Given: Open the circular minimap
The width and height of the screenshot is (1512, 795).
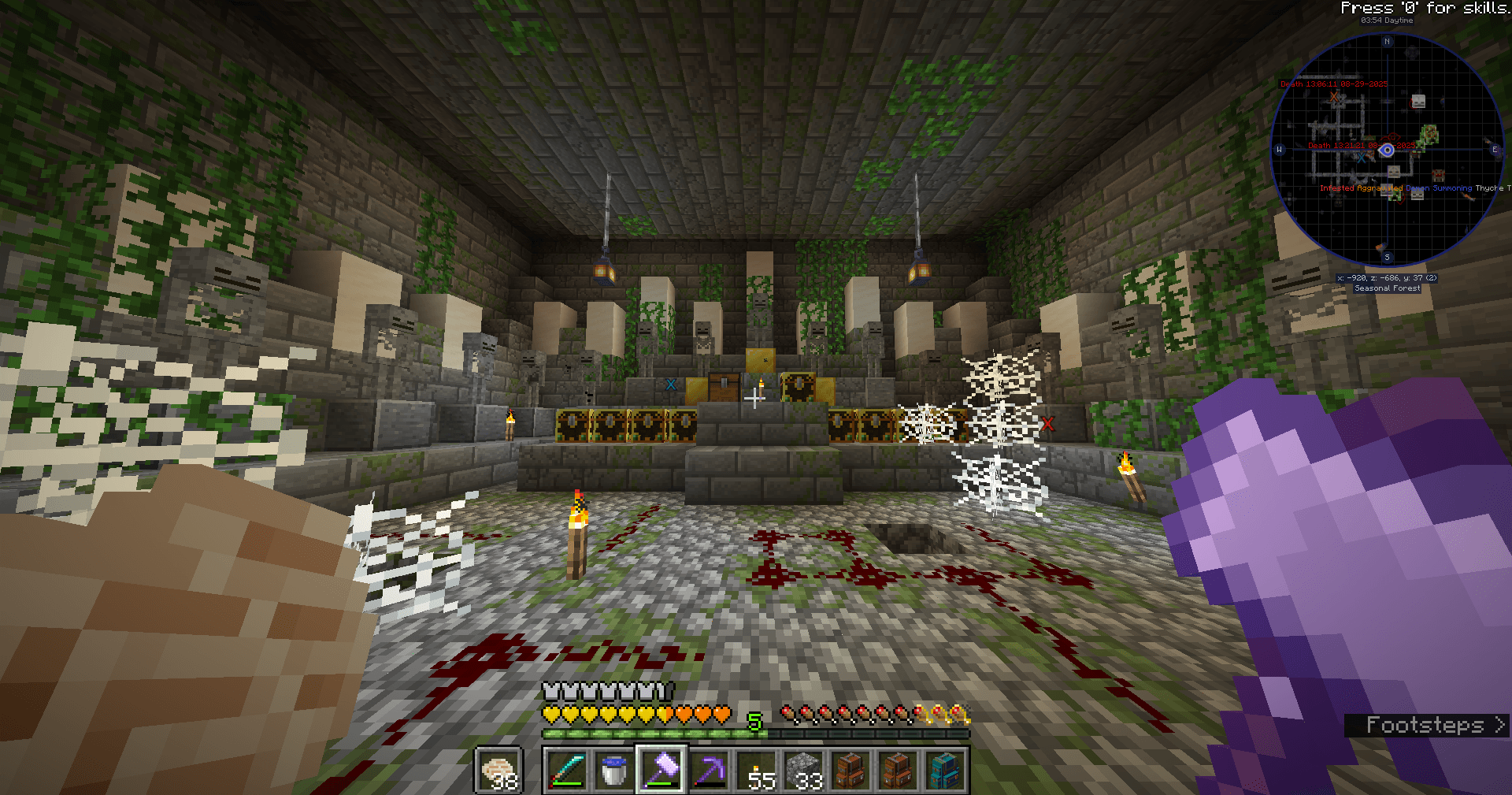Looking at the screenshot, I should 1387,150.
